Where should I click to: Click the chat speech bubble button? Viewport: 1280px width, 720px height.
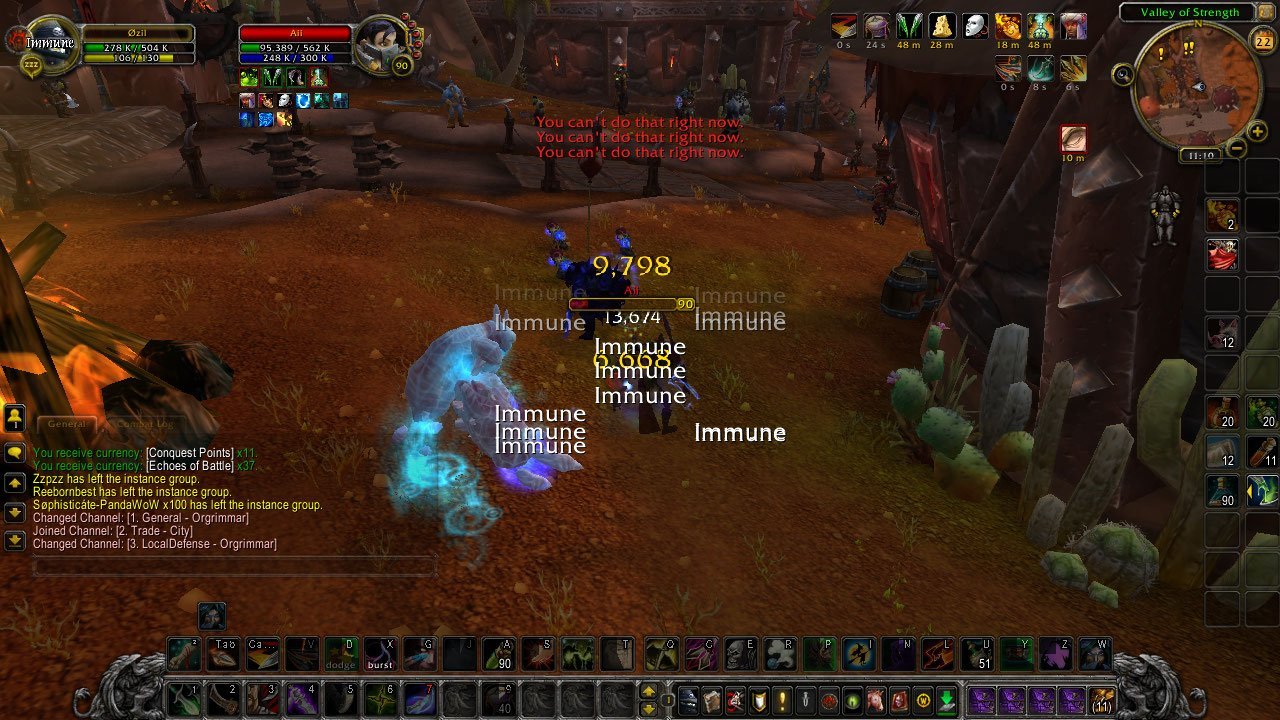[x=15, y=452]
